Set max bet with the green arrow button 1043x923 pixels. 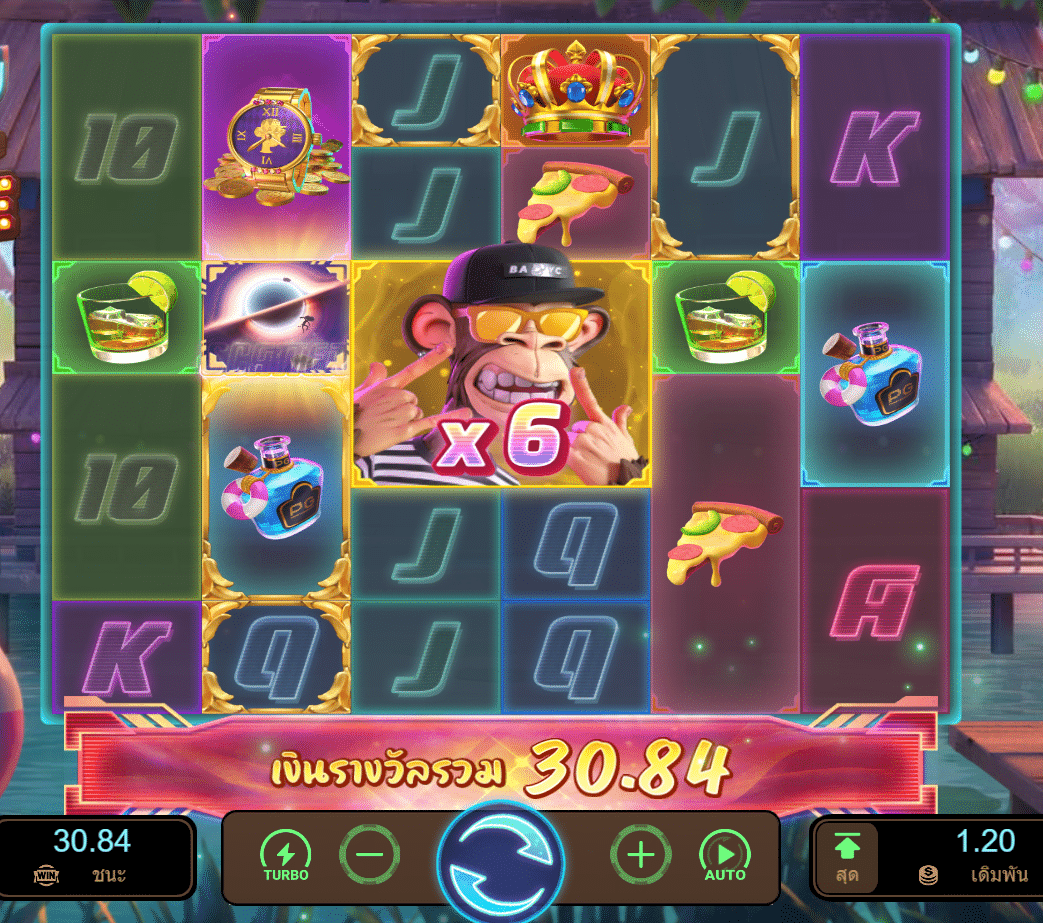point(846,856)
